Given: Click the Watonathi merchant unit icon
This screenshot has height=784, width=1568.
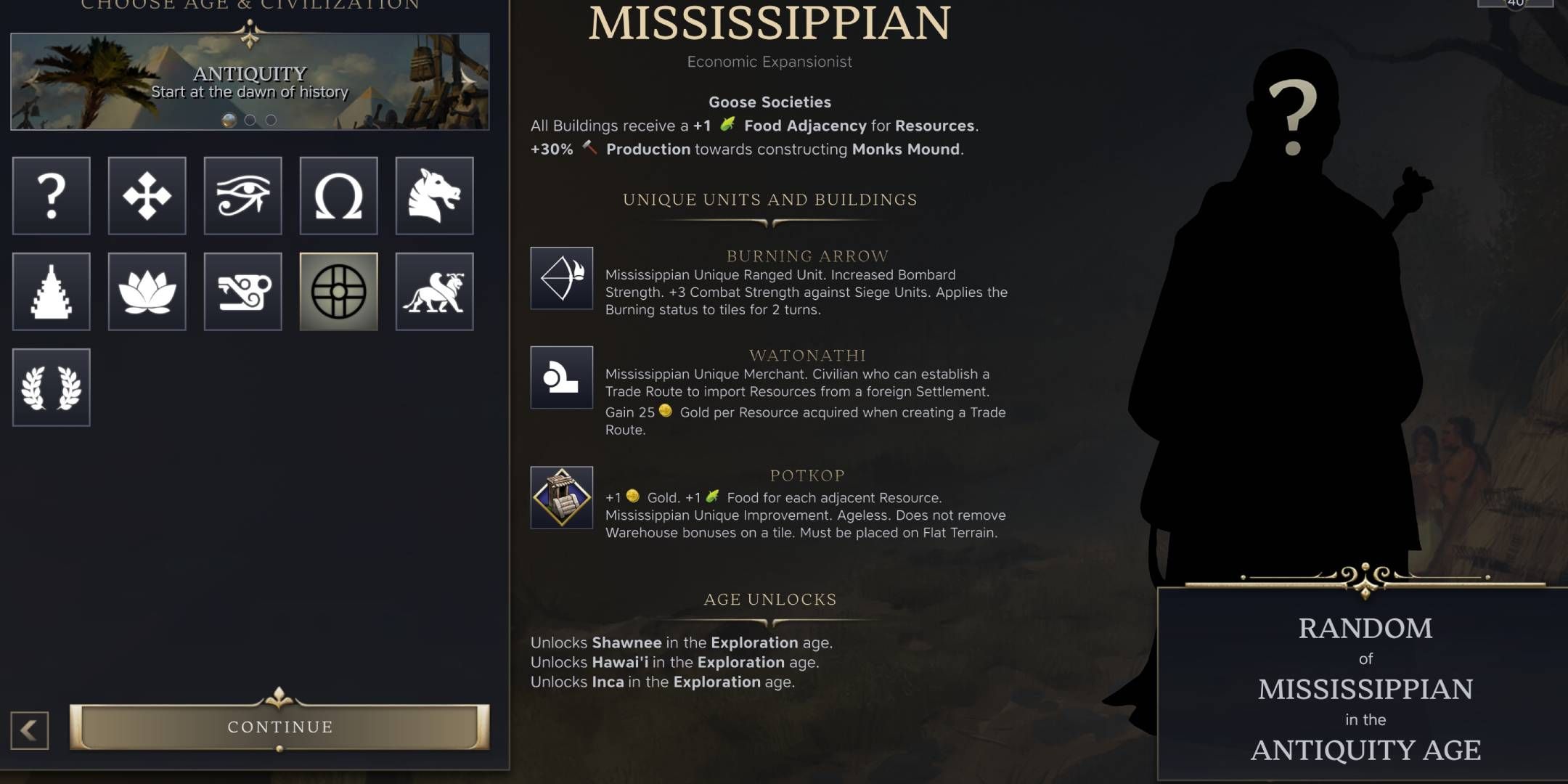Looking at the screenshot, I should point(563,379).
